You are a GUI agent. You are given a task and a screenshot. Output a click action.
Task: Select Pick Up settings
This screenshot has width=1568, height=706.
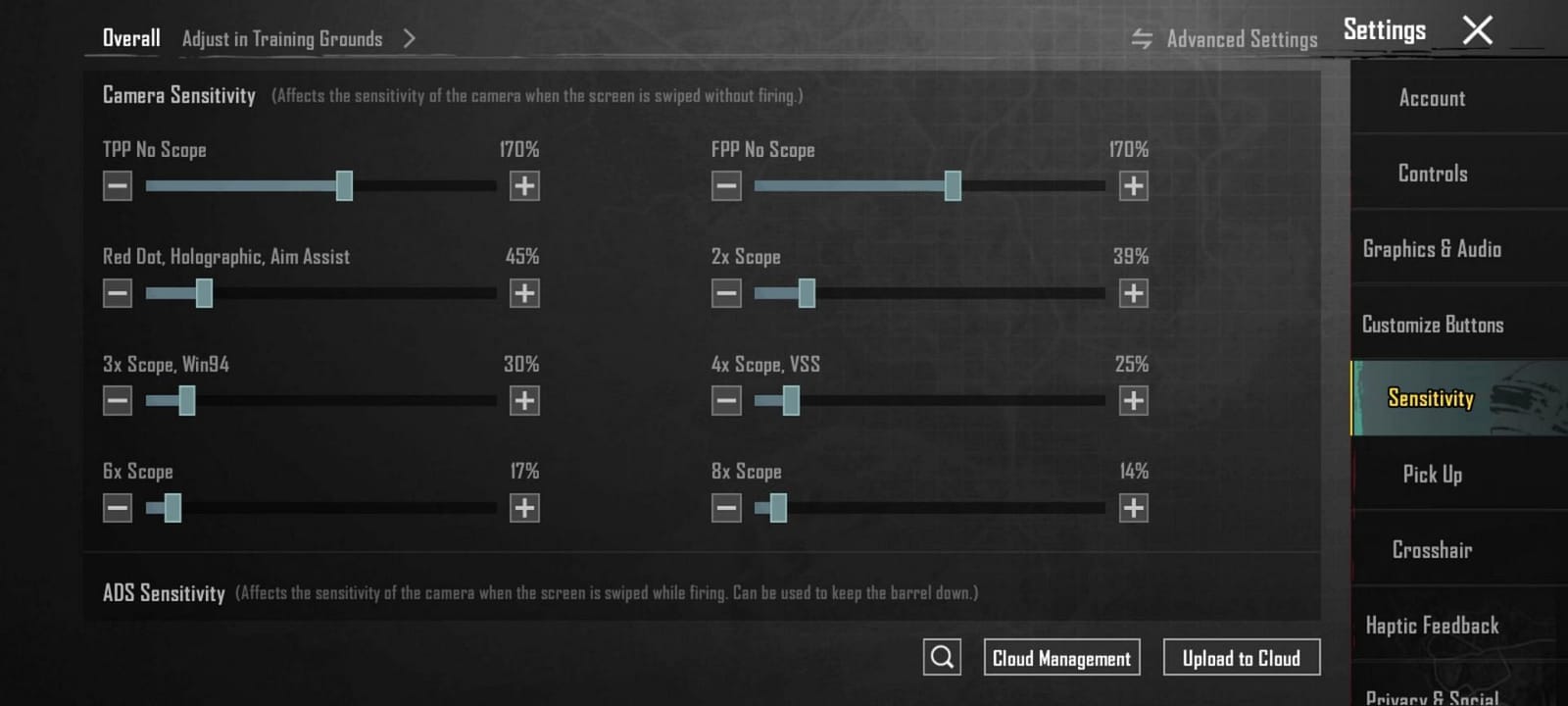point(1431,475)
